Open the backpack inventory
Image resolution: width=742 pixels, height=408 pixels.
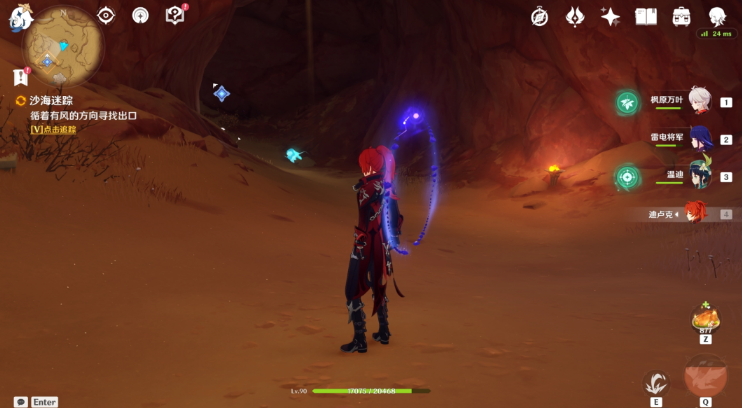pyautogui.click(x=681, y=16)
